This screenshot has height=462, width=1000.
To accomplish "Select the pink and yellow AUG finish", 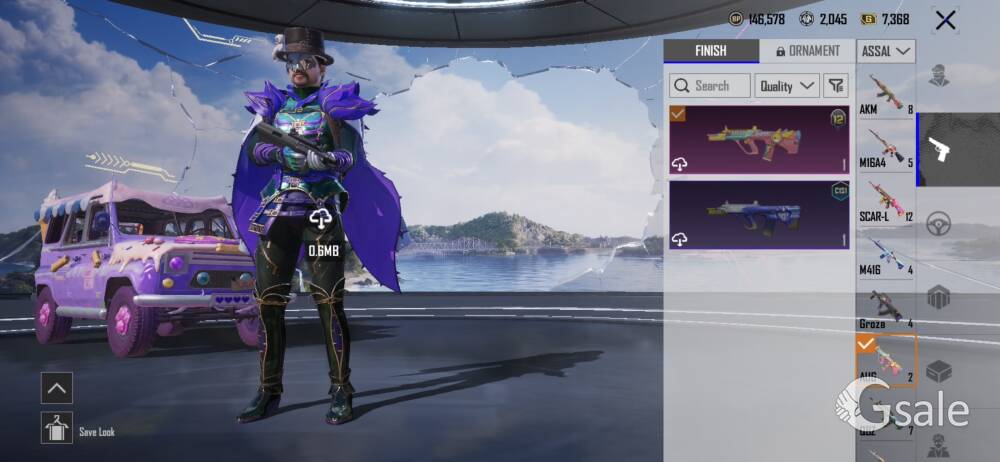I will (758, 140).
